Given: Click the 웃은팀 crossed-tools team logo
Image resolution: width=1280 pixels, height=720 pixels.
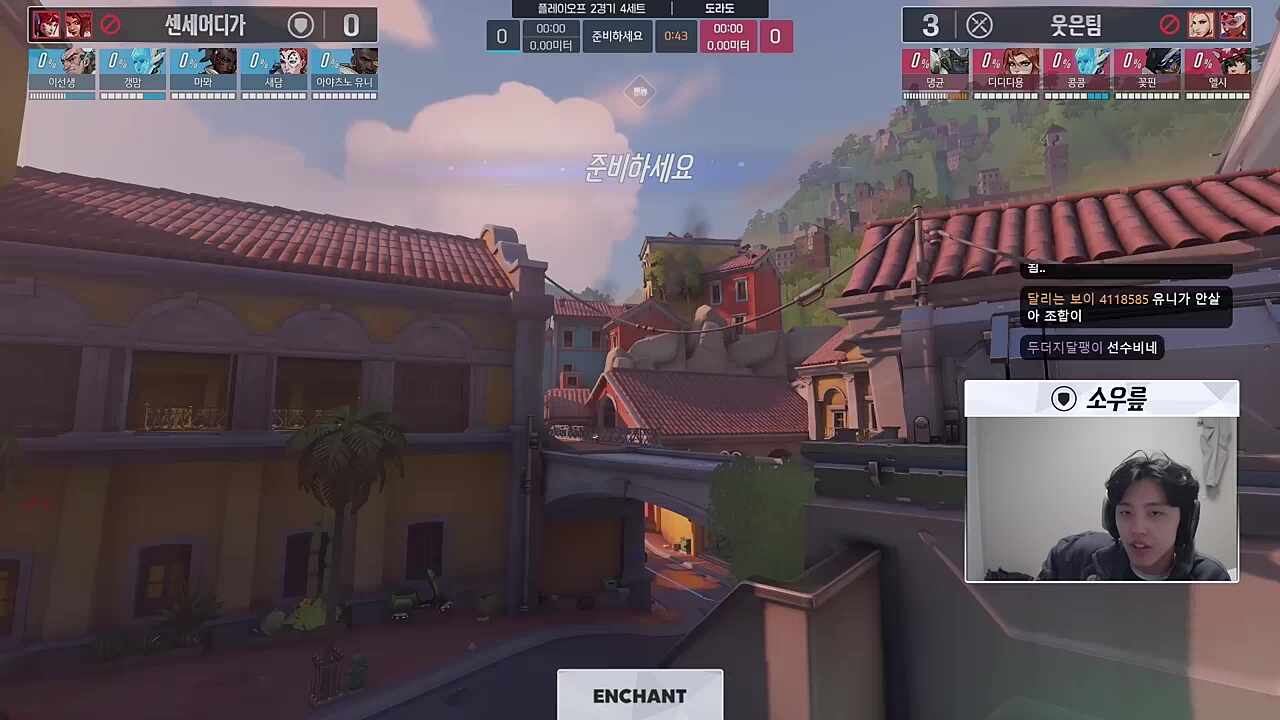Looking at the screenshot, I should [x=980, y=26].
